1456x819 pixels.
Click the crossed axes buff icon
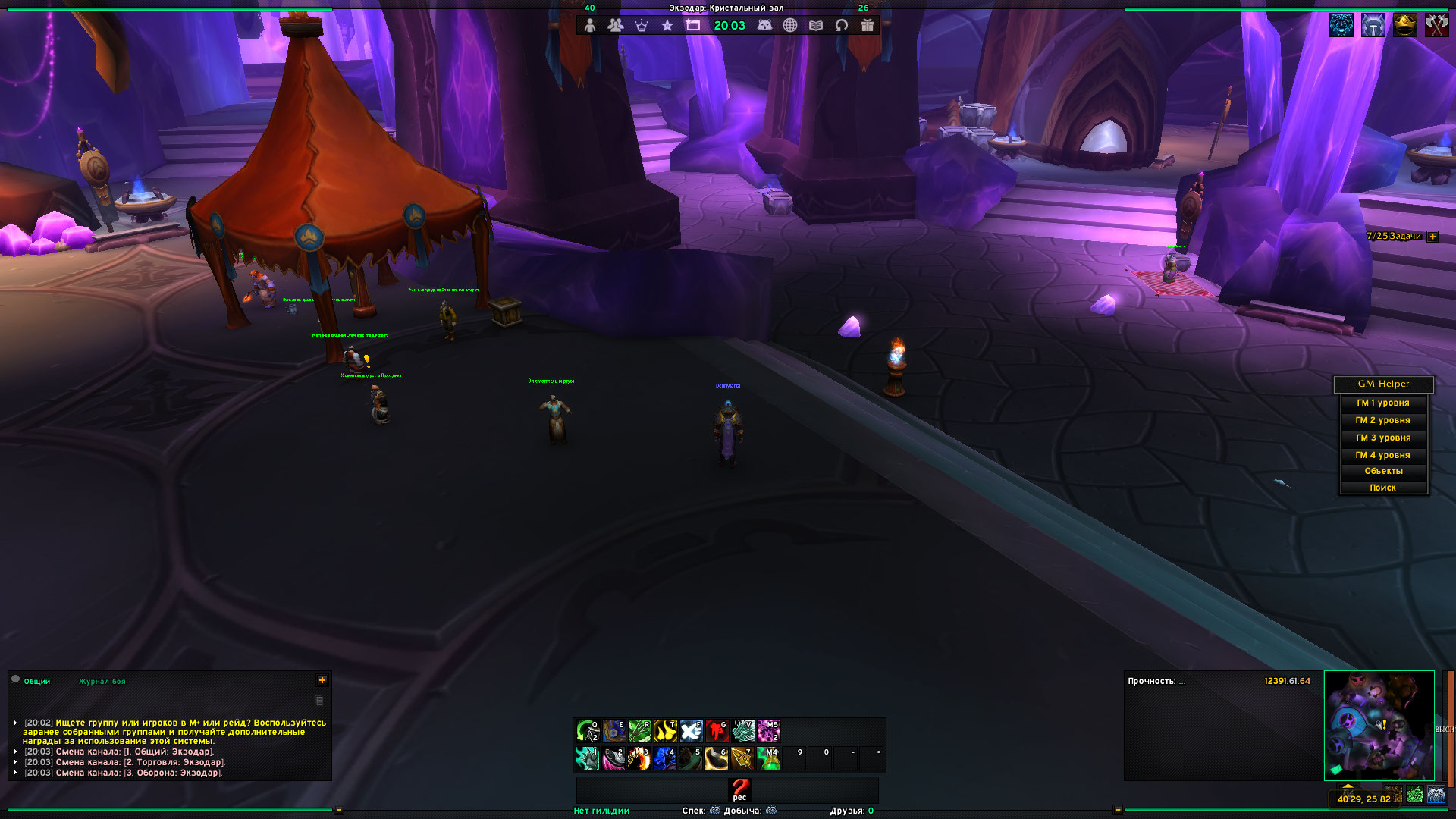coord(1436,26)
